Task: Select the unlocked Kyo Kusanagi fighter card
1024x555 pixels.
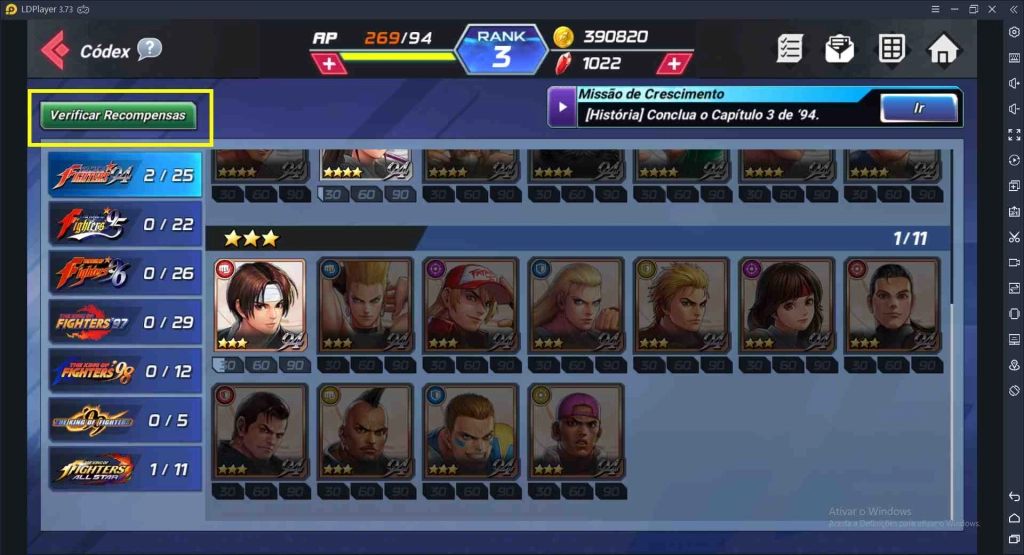Action: pos(260,305)
